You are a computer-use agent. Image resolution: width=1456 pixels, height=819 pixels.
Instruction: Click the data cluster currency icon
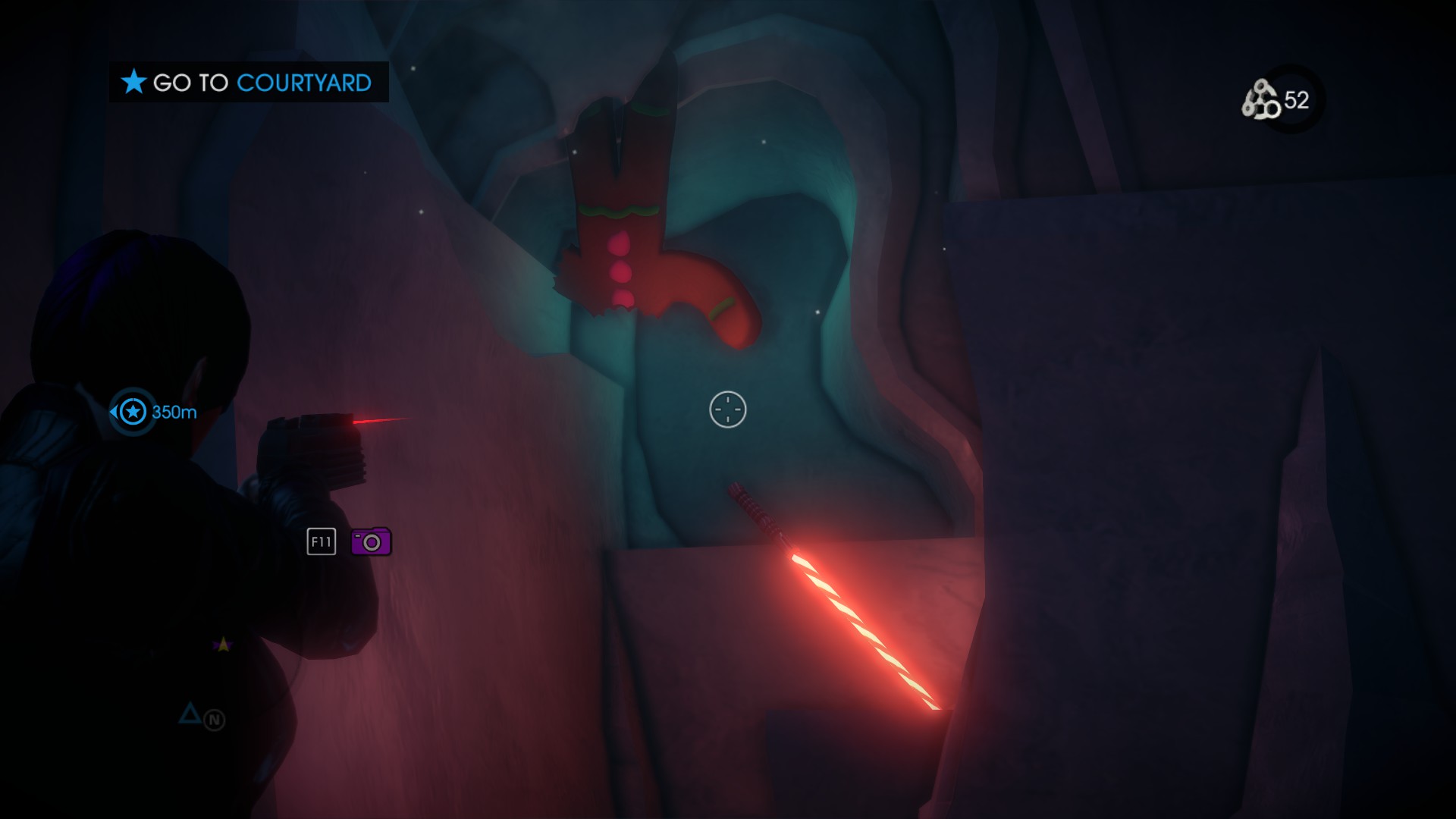1260,101
